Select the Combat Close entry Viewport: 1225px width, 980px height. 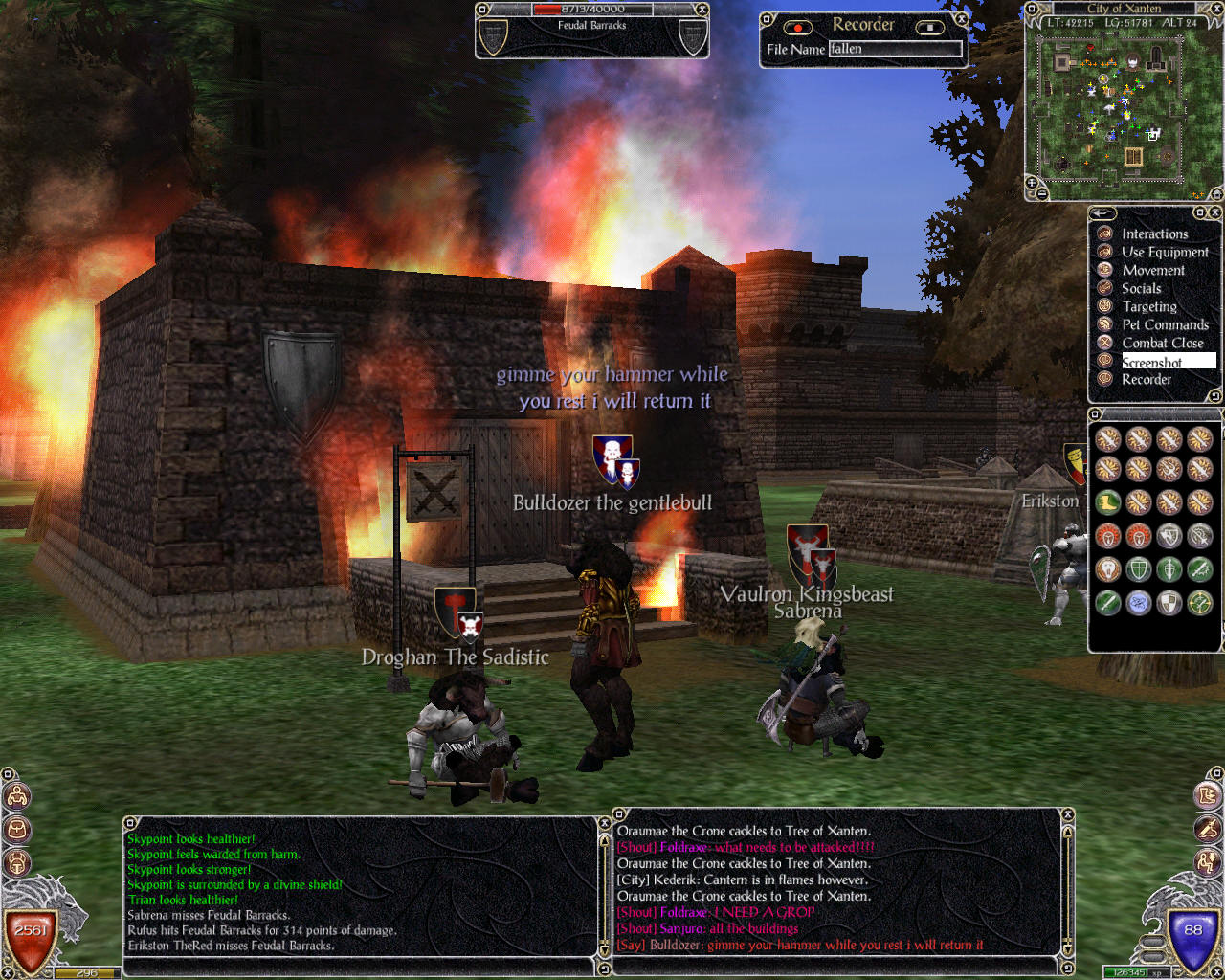tap(1162, 343)
